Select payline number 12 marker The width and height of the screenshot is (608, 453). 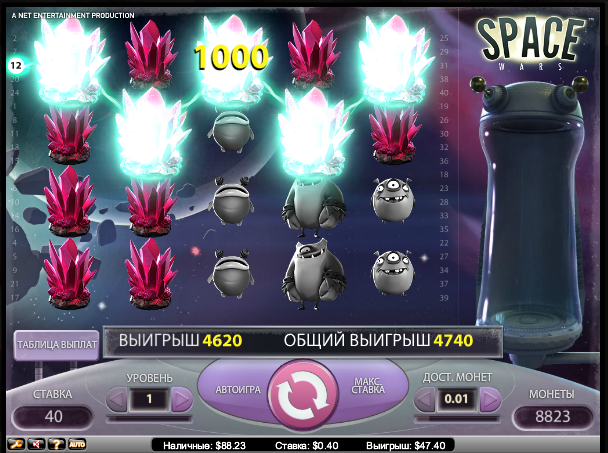[16, 65]
